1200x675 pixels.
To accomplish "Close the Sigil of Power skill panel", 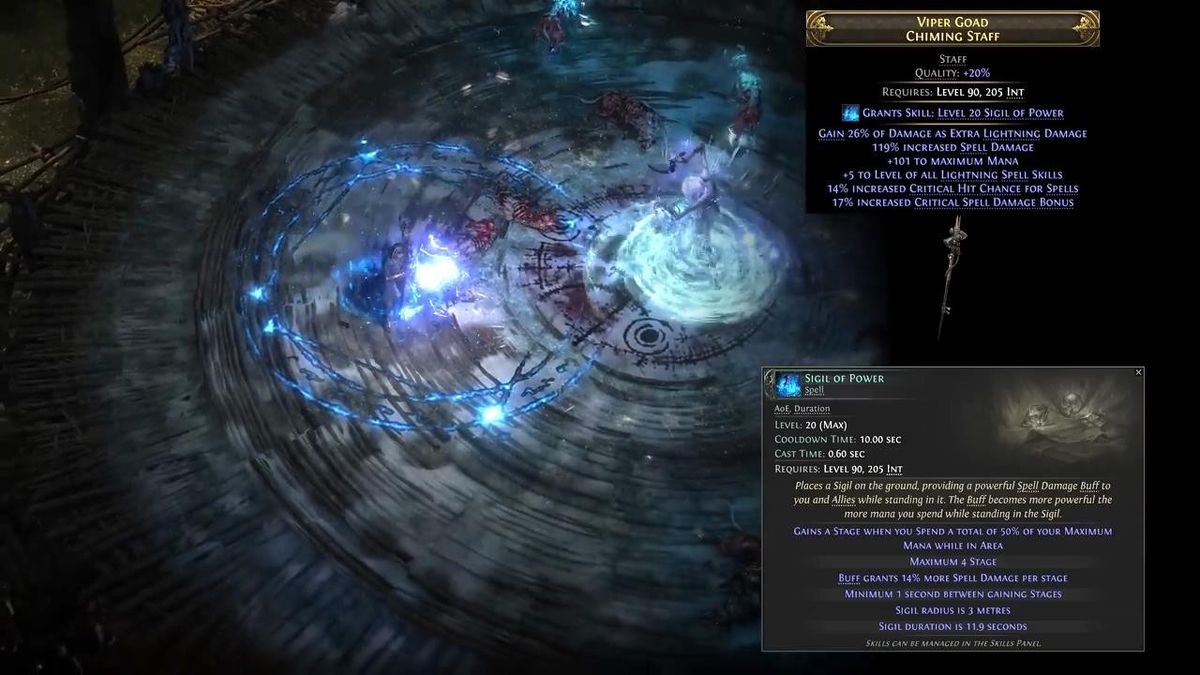I will pyautogui.click(x=1138, y=372).
